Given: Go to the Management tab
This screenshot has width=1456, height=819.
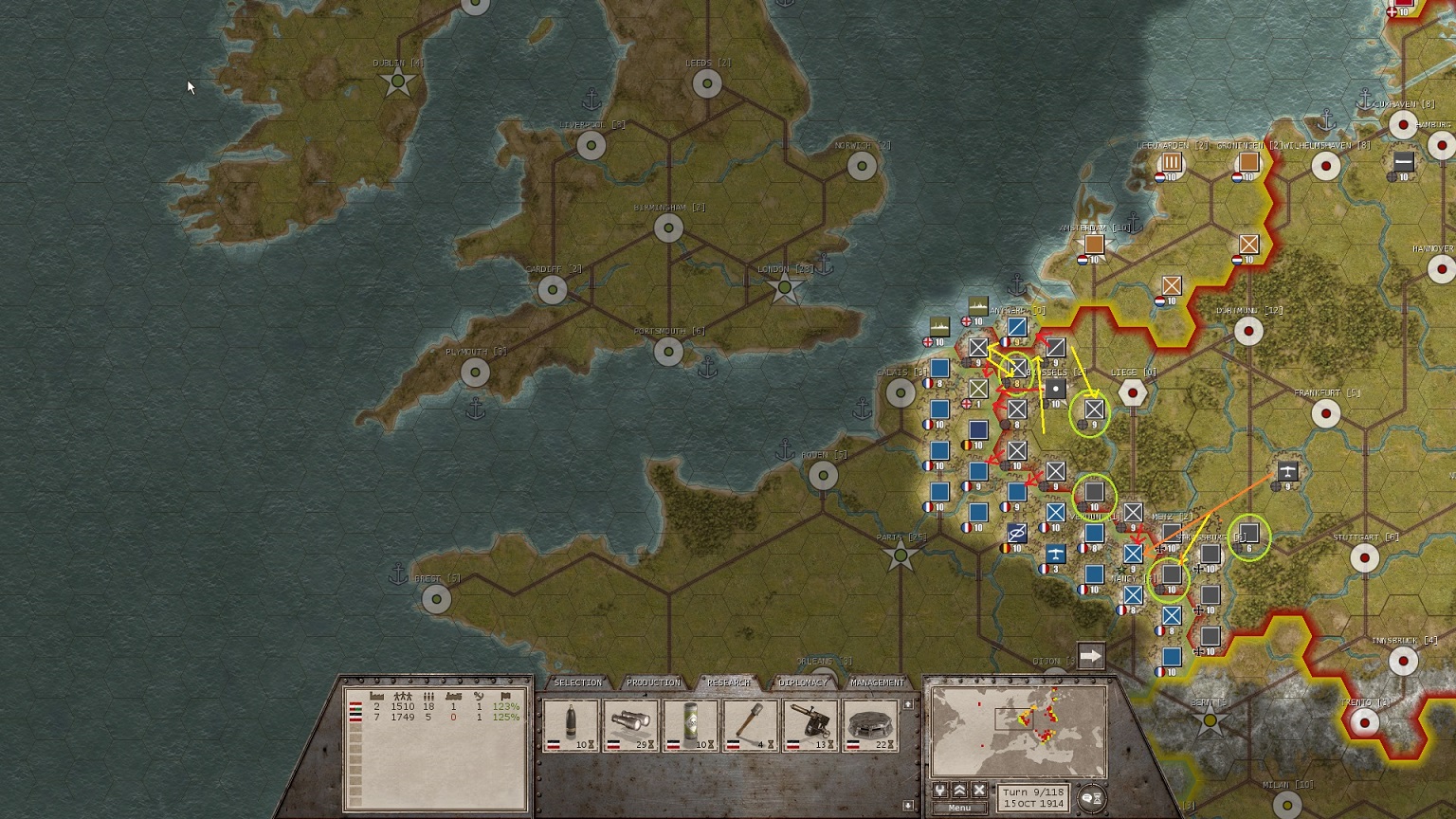Looking at the screenshot, I should (x=877, y=682).
